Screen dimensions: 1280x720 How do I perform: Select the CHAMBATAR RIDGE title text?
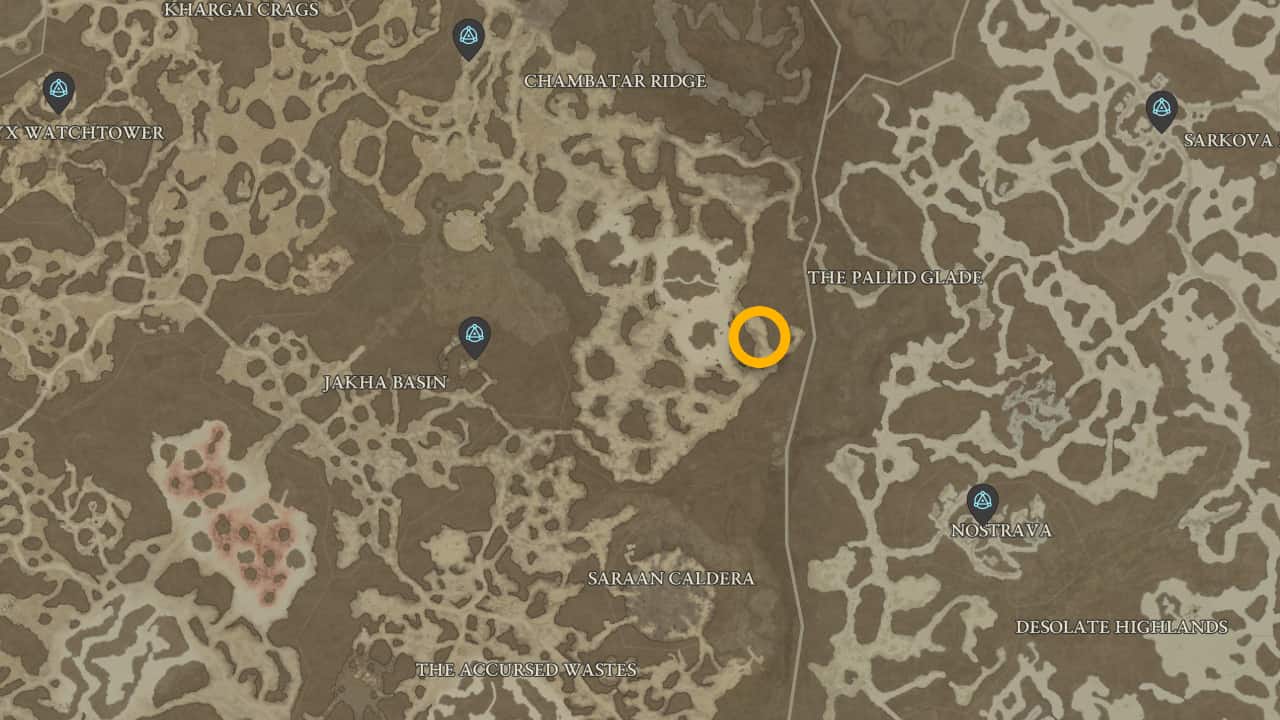[615, 82]
